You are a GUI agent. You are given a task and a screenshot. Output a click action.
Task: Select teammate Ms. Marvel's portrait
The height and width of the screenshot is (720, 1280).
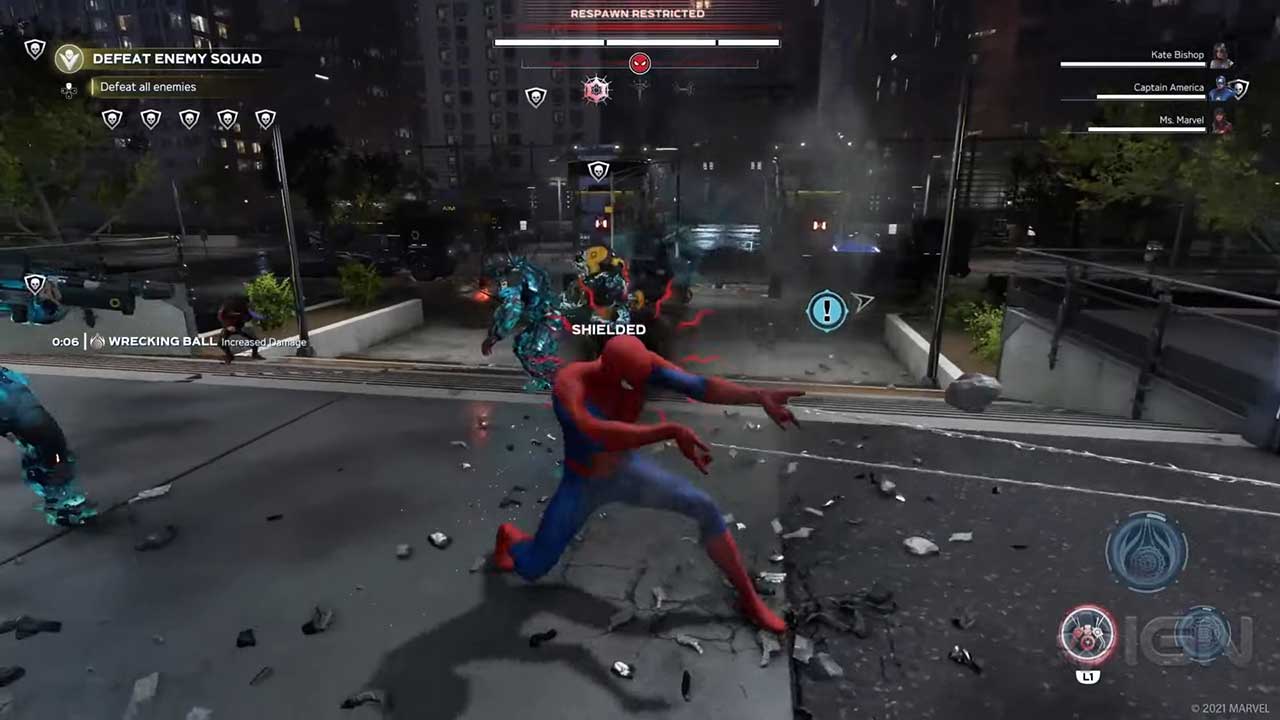coord(1220,121)
